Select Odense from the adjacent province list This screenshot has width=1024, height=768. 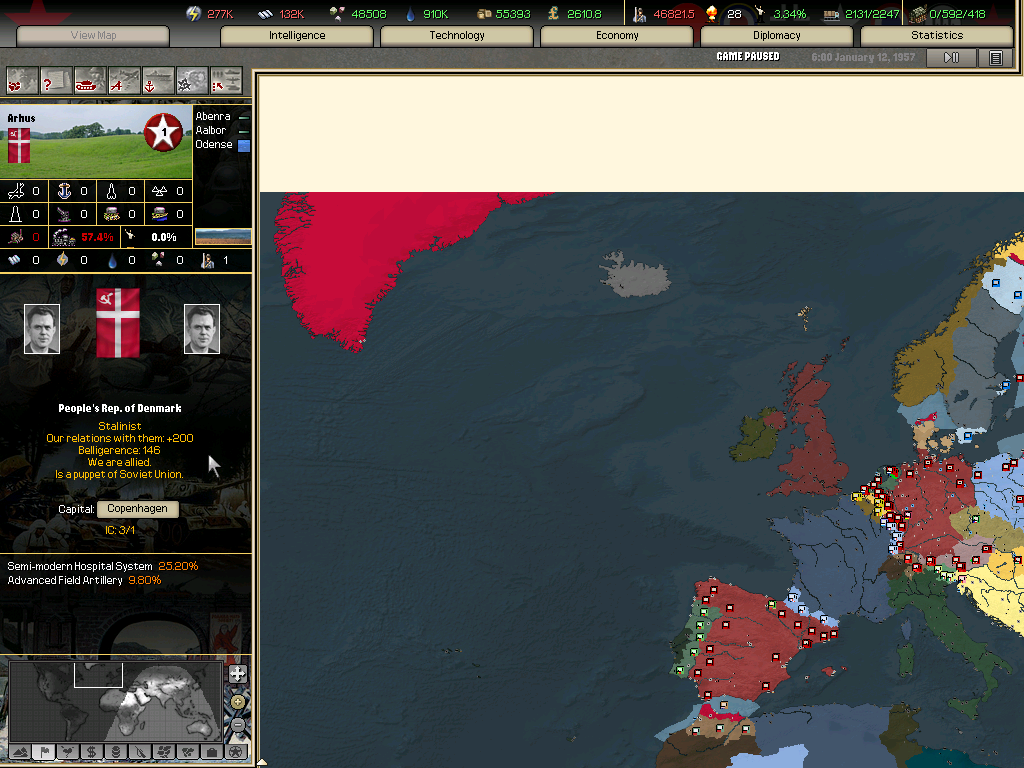point(214,145)
